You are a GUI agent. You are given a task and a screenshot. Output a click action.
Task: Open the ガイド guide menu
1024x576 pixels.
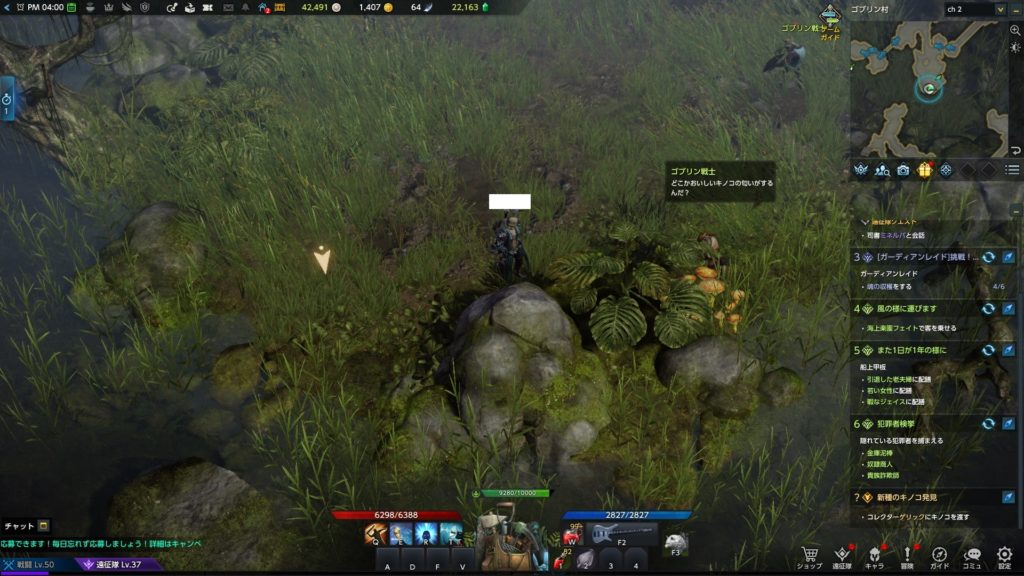pyautogui.click(x=940, y=555)
